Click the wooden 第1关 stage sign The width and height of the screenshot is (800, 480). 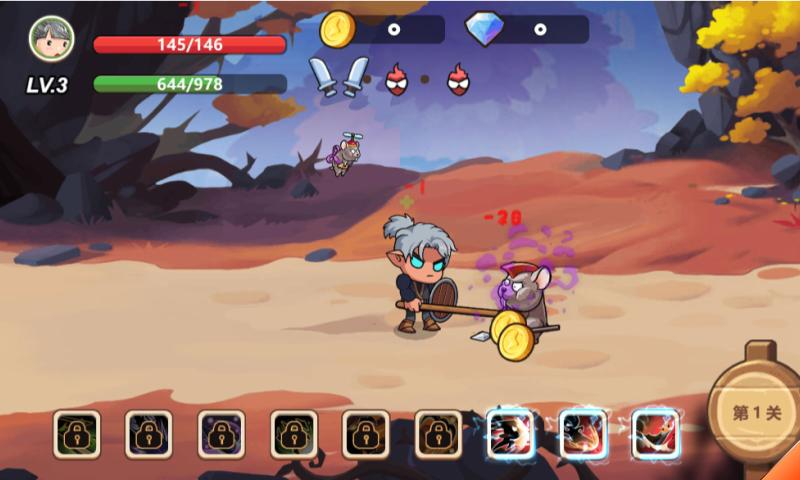756,411
